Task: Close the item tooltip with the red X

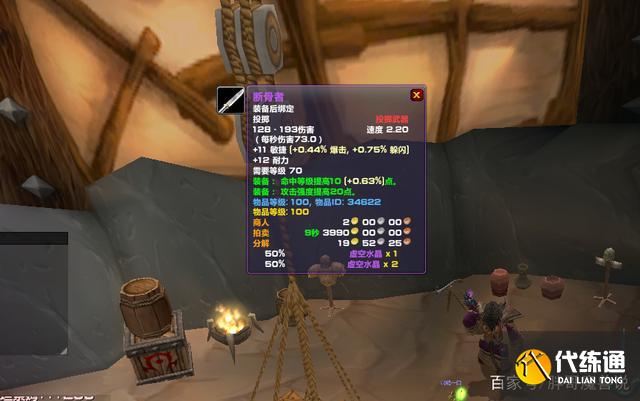Action: coord(416,95)
